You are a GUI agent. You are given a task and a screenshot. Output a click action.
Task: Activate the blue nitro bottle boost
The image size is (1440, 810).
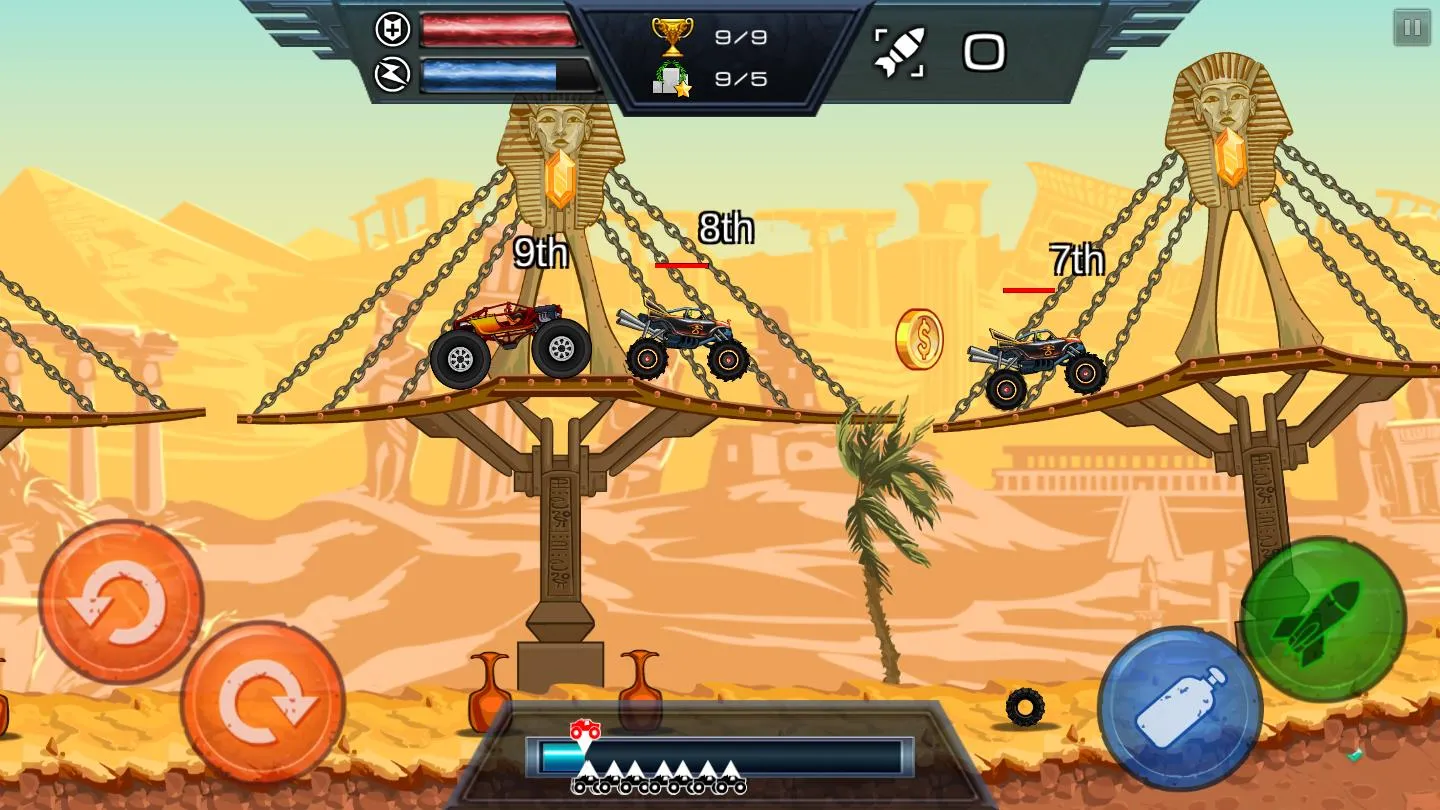pyautogui.click(x=1180, y=707)
